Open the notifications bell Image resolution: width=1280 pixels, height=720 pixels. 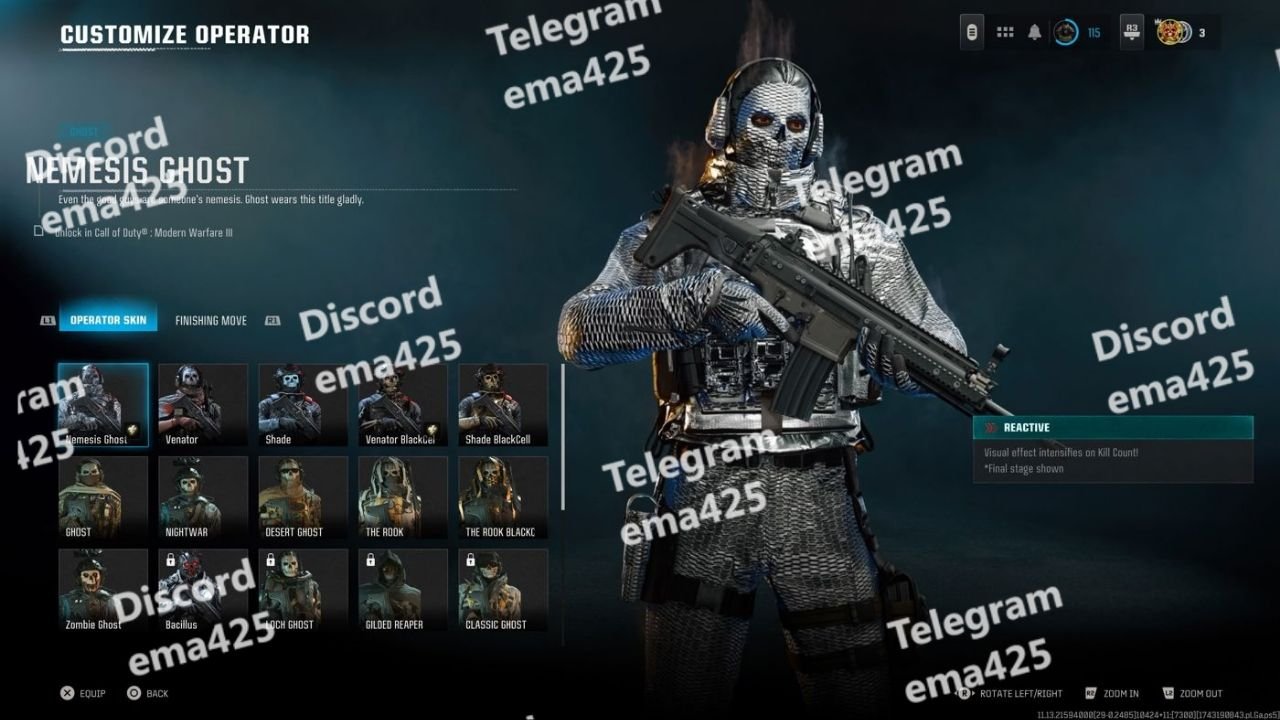pyautogui.click(x=1035, y=32)
